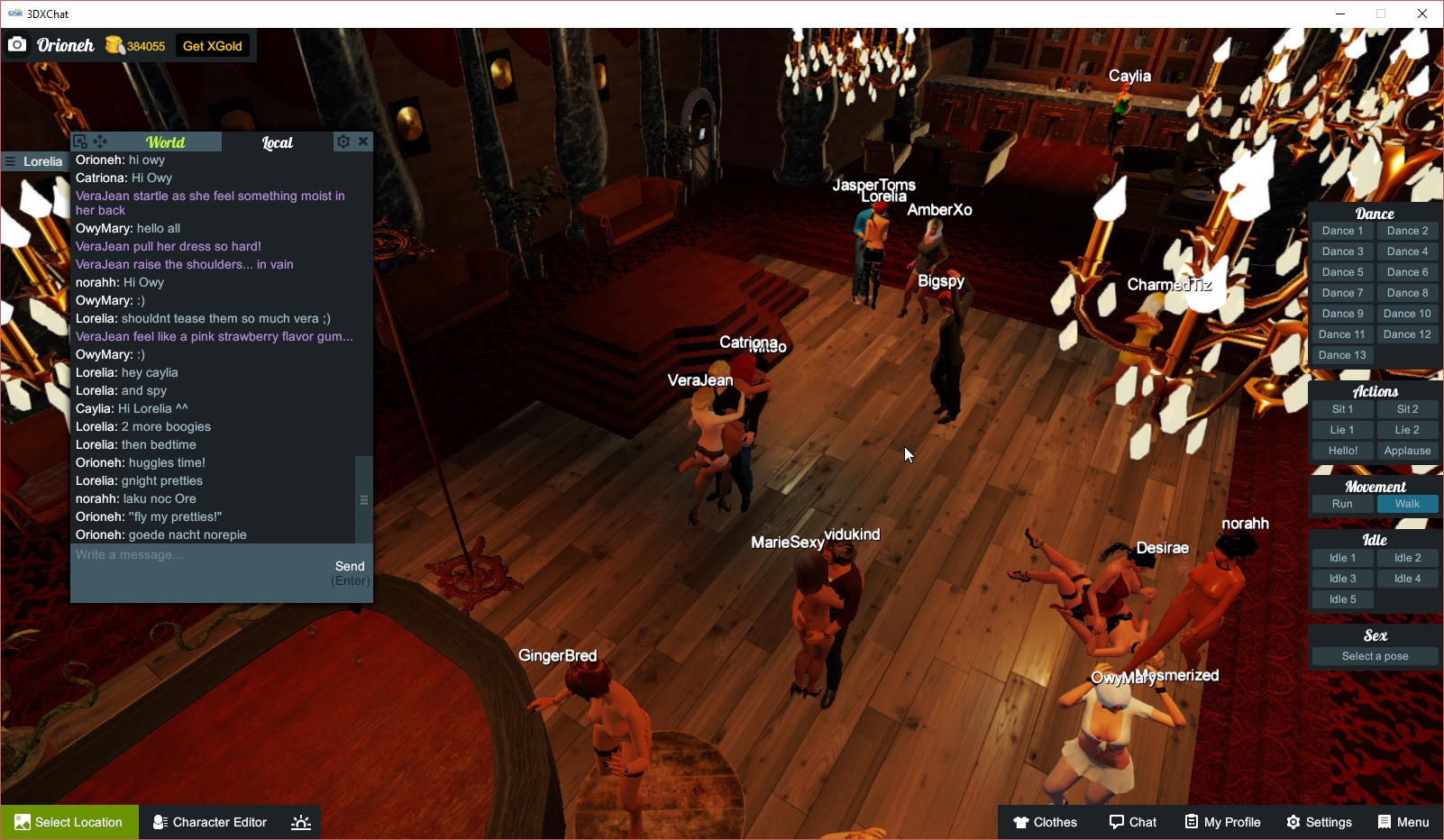The image size is (1444, 840).
Task: Activate the Idle 3 animation
Action: [x=1342, y=578]
